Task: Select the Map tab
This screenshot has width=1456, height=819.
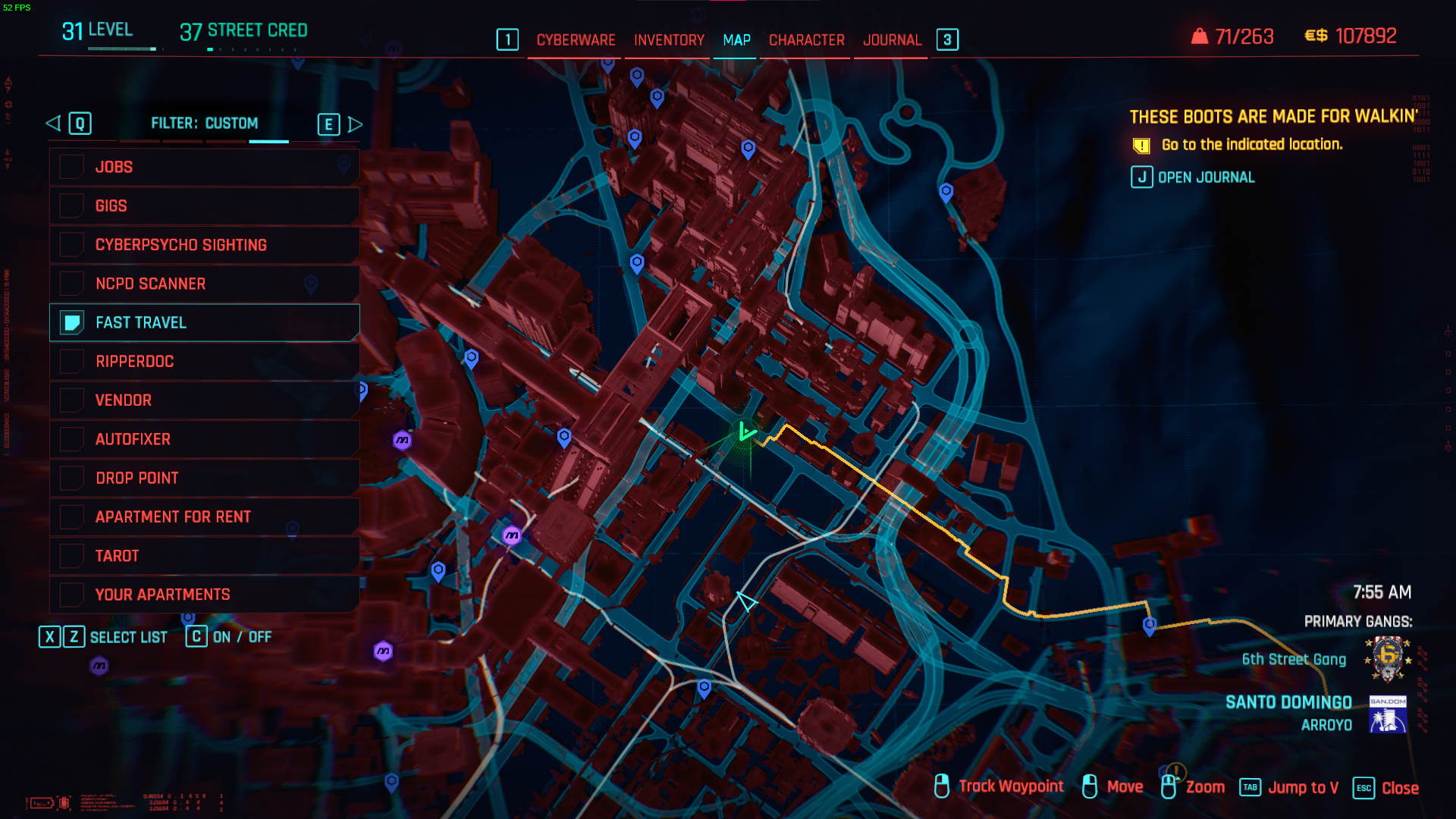Action: click(x=736, y=40)
